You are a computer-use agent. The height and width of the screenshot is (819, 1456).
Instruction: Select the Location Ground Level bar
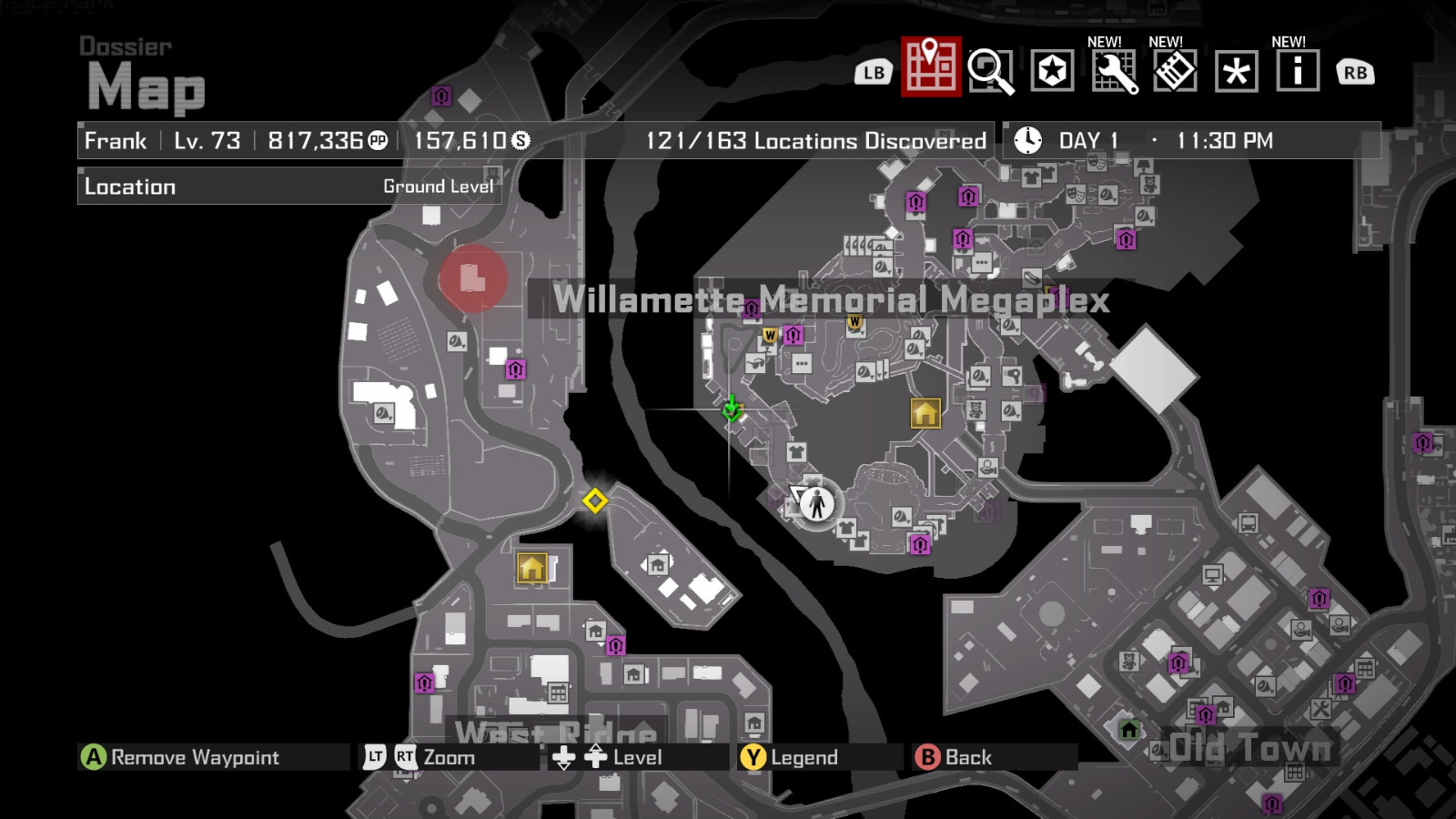click(287, 187)
